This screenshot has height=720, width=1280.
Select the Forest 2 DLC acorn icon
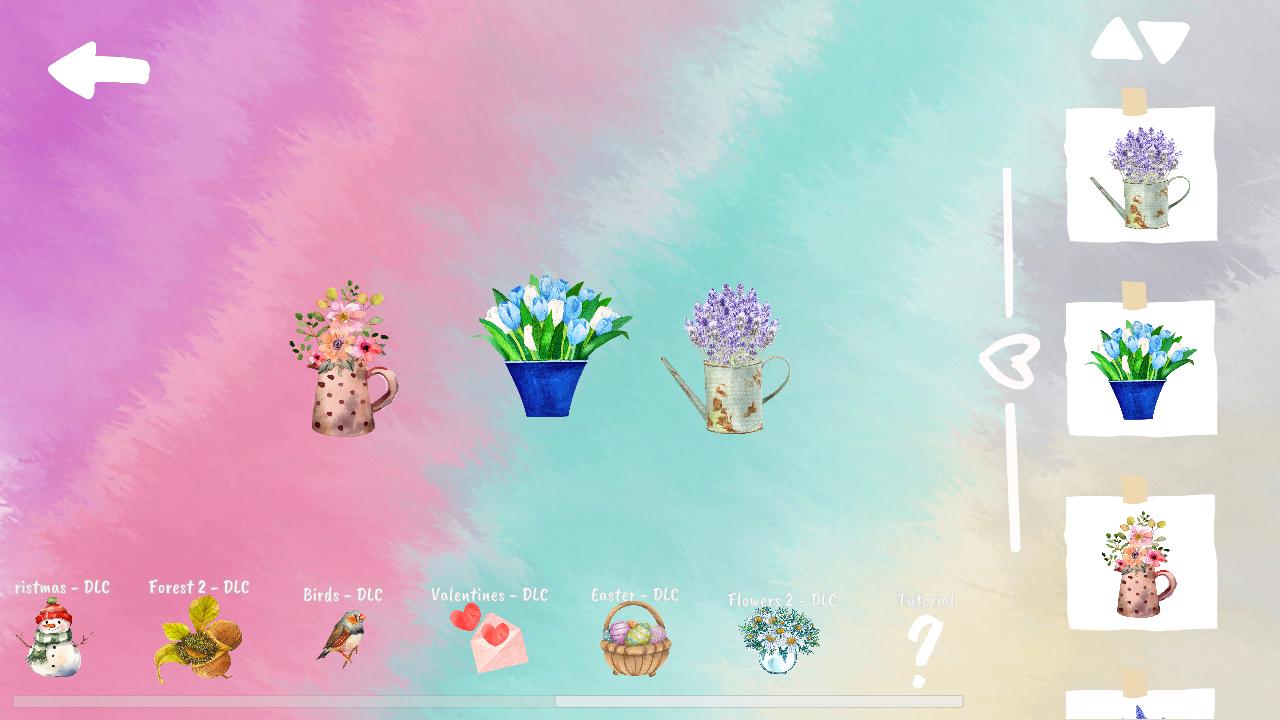(x=197, y=638)
